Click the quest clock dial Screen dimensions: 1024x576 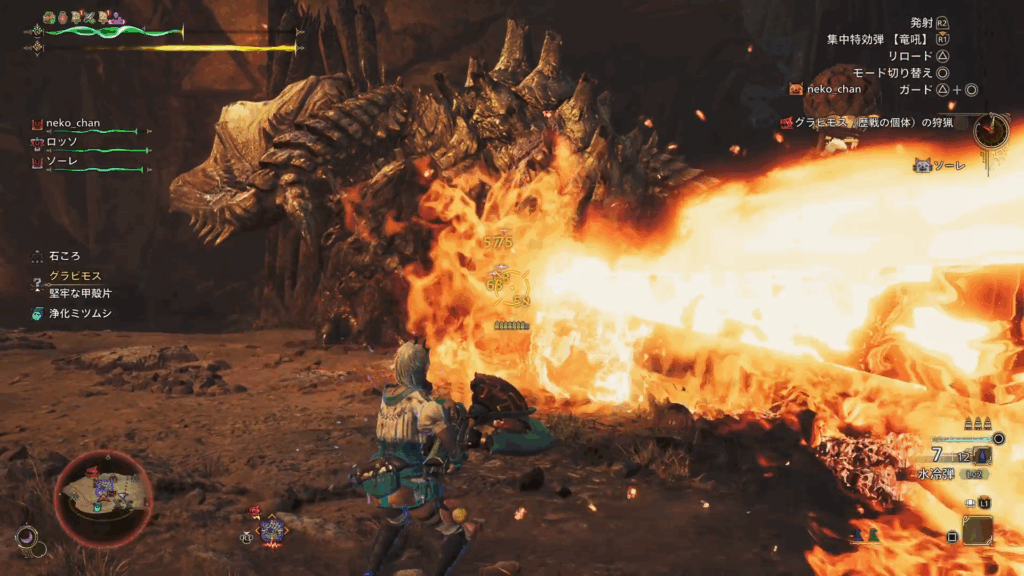click(x=991, y=130)
